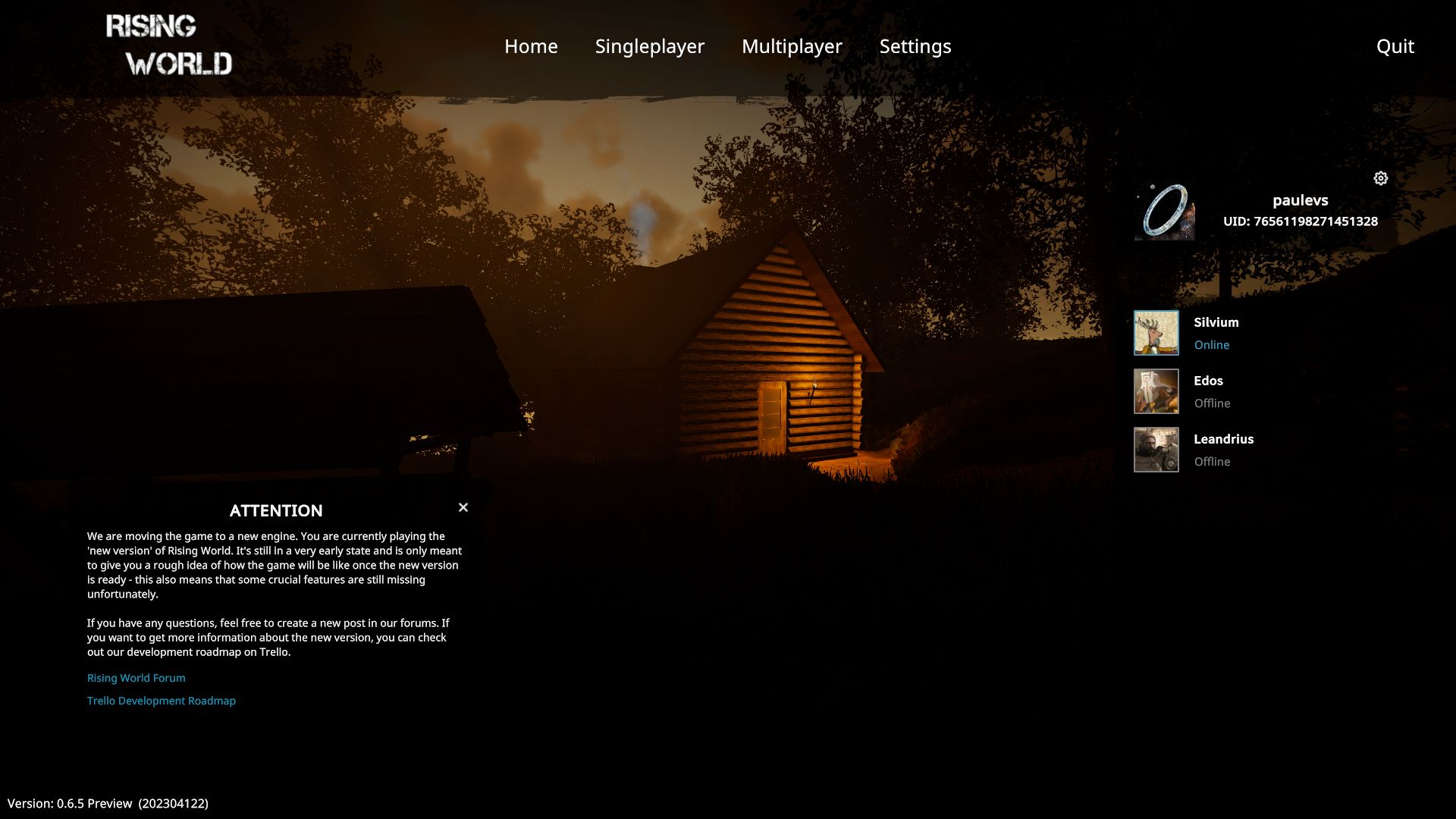Open profile settings gear icon
Viewport: 1456px width, 819px height.
click(1380, 178)
